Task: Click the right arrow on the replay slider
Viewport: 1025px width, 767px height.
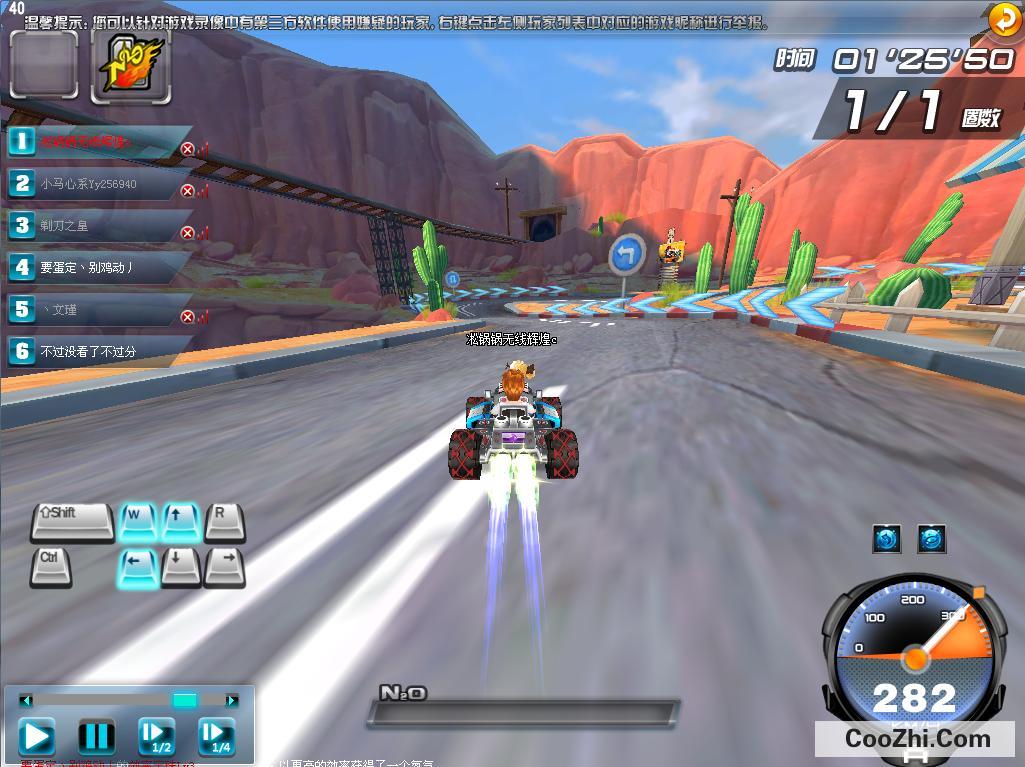Action: pos(232,700)
